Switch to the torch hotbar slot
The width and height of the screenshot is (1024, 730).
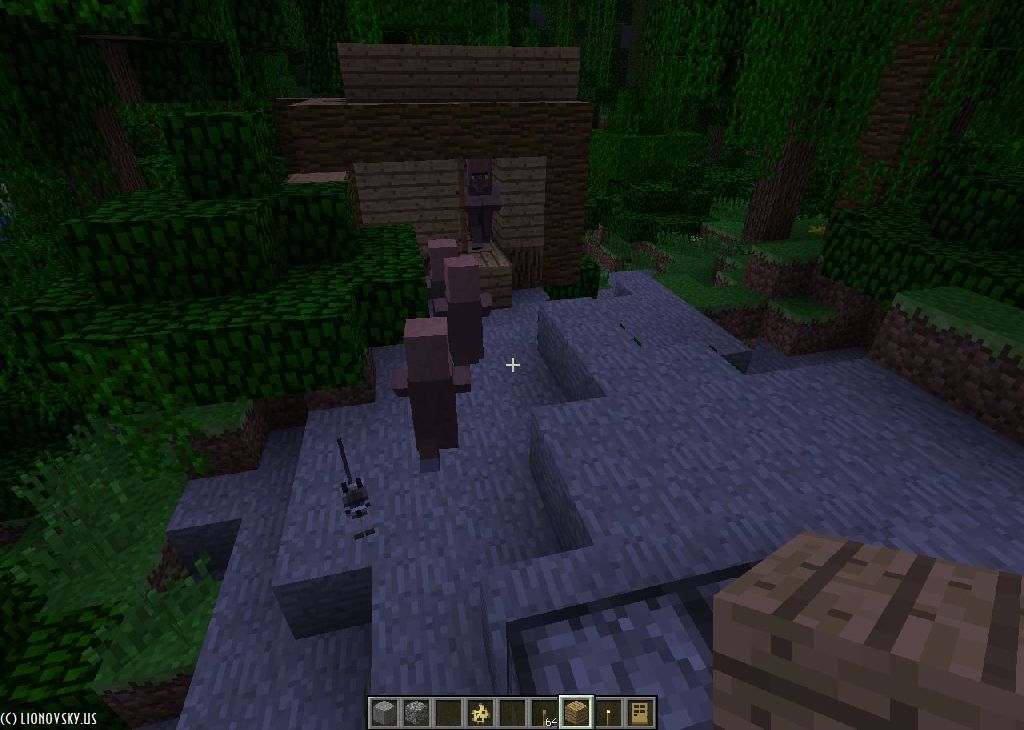click(x=608, y=713)
